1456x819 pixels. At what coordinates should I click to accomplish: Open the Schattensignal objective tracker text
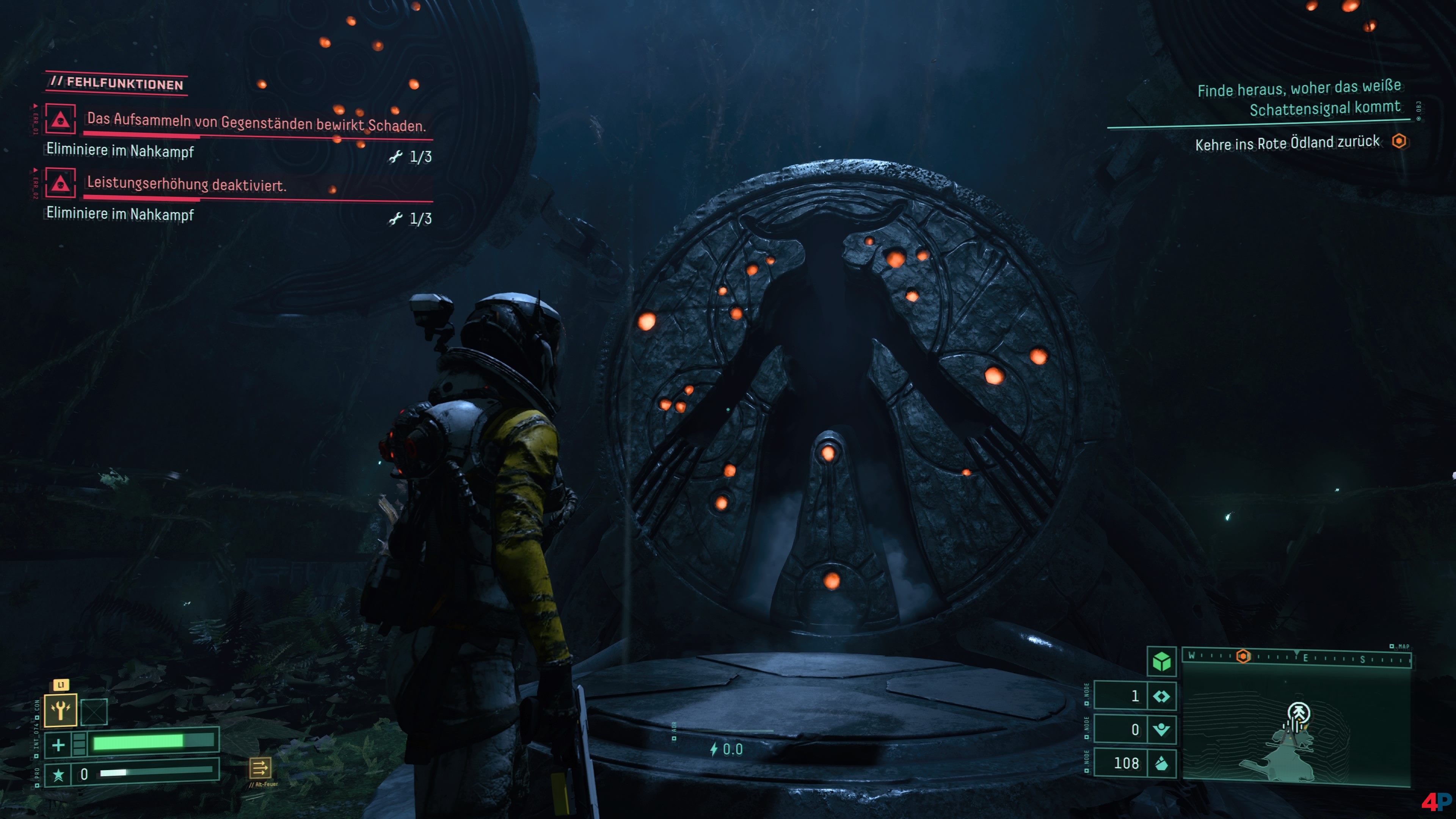click(x=1298, y=98)
